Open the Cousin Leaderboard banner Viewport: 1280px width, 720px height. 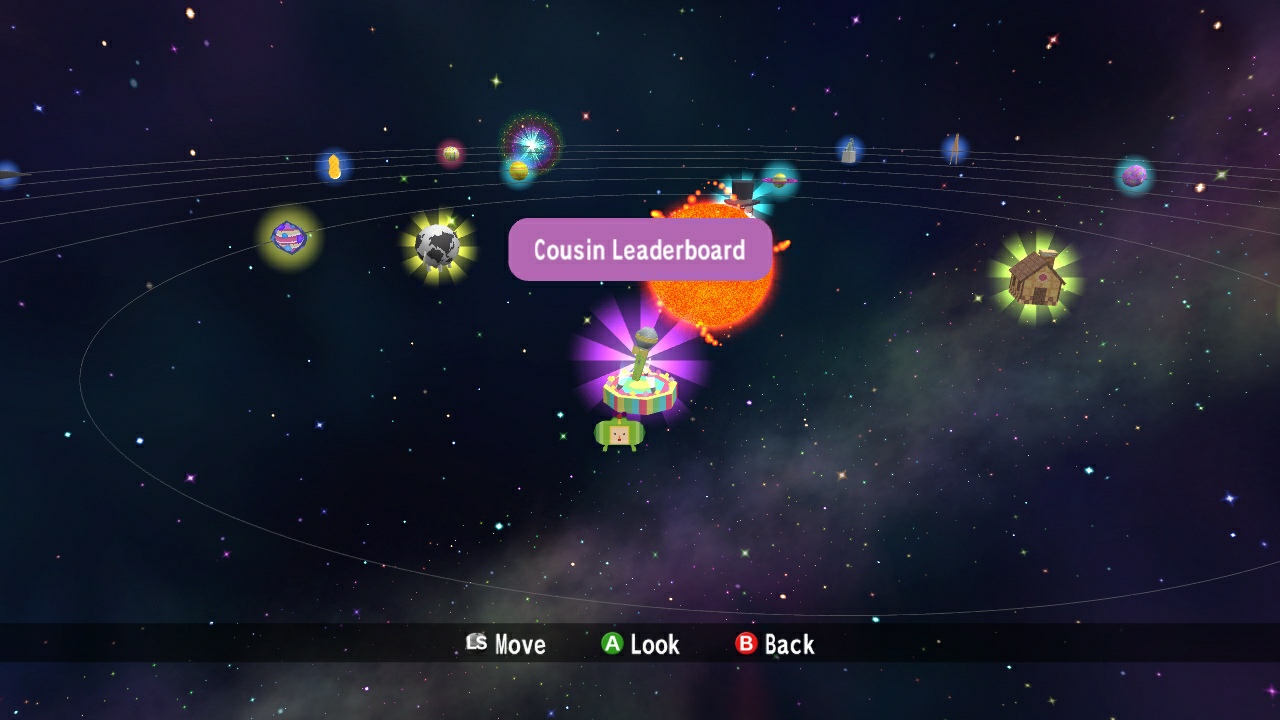(x=640, y=249)
